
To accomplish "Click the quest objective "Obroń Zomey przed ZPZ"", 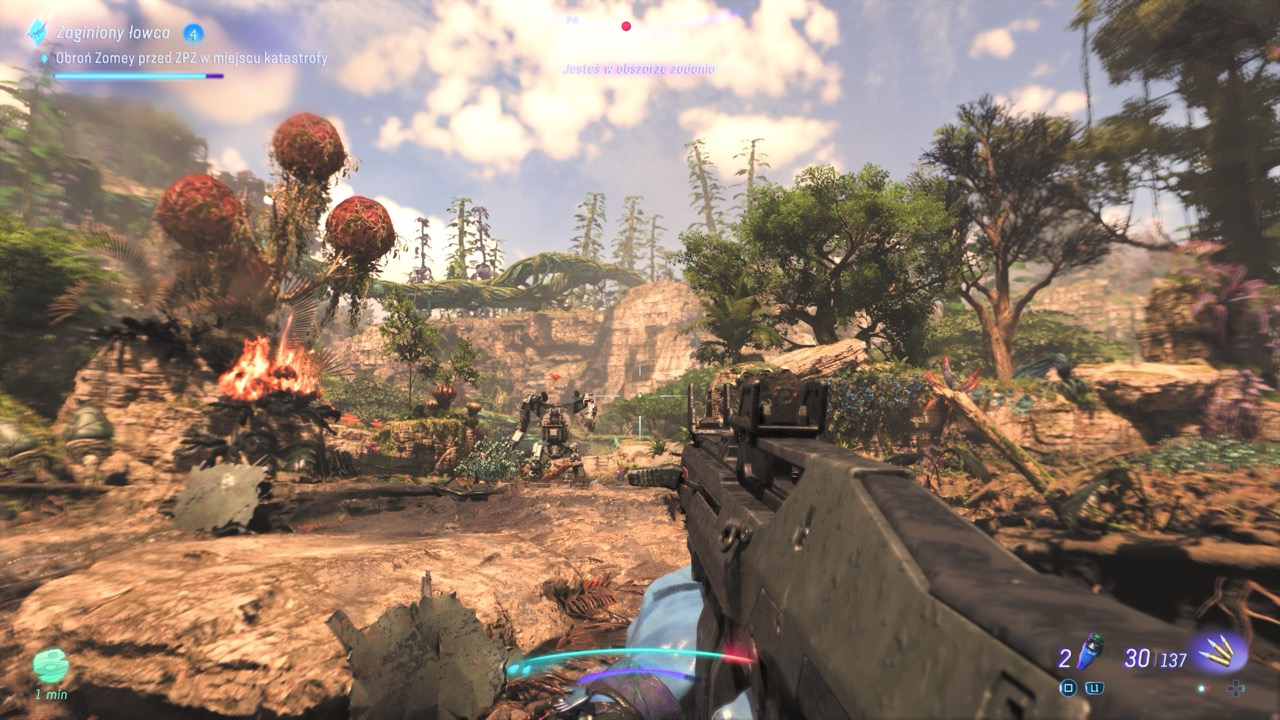I will pyautogui.click(x=190, y=58).
